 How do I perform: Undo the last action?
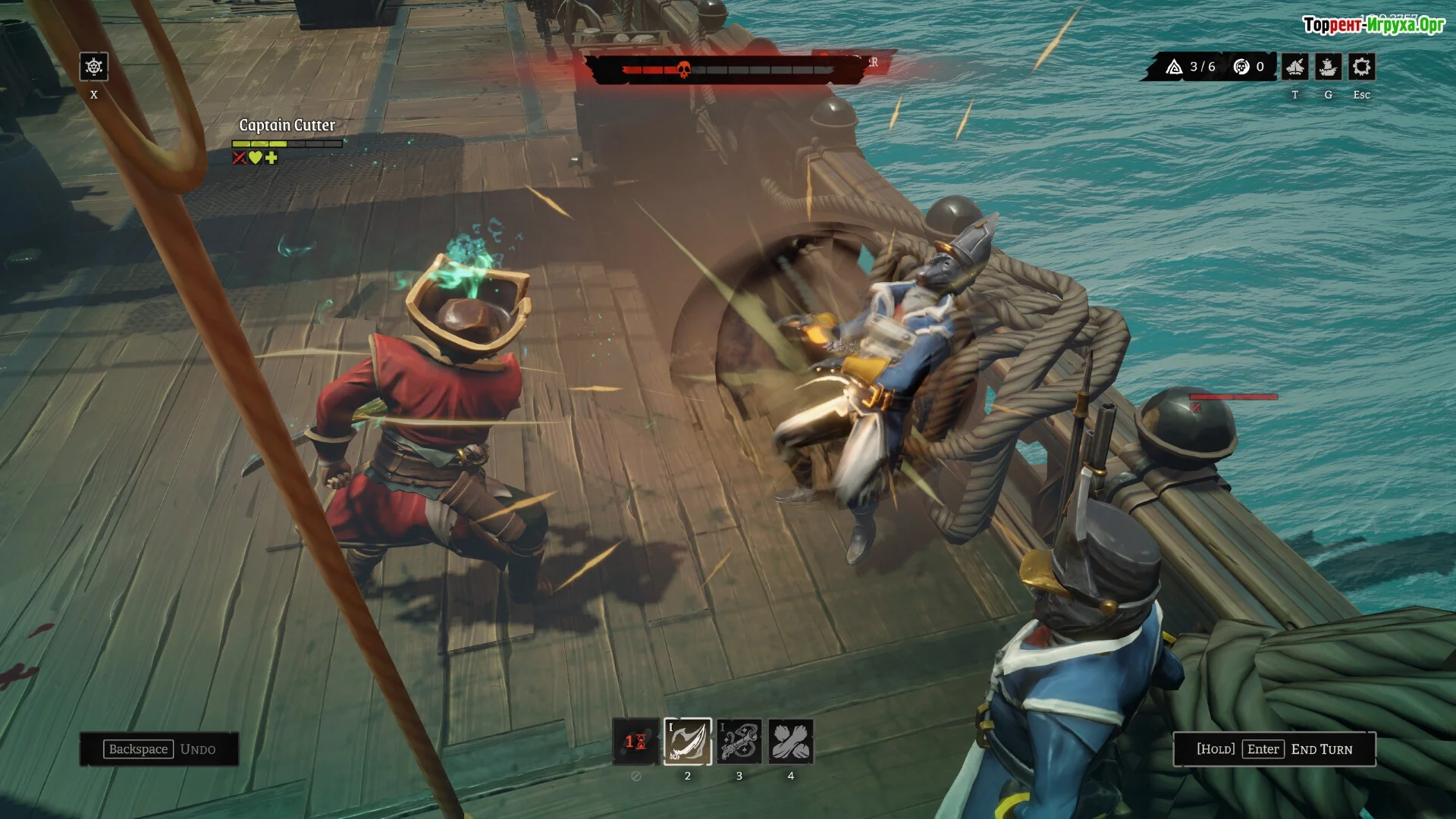[x=159, y=749]
